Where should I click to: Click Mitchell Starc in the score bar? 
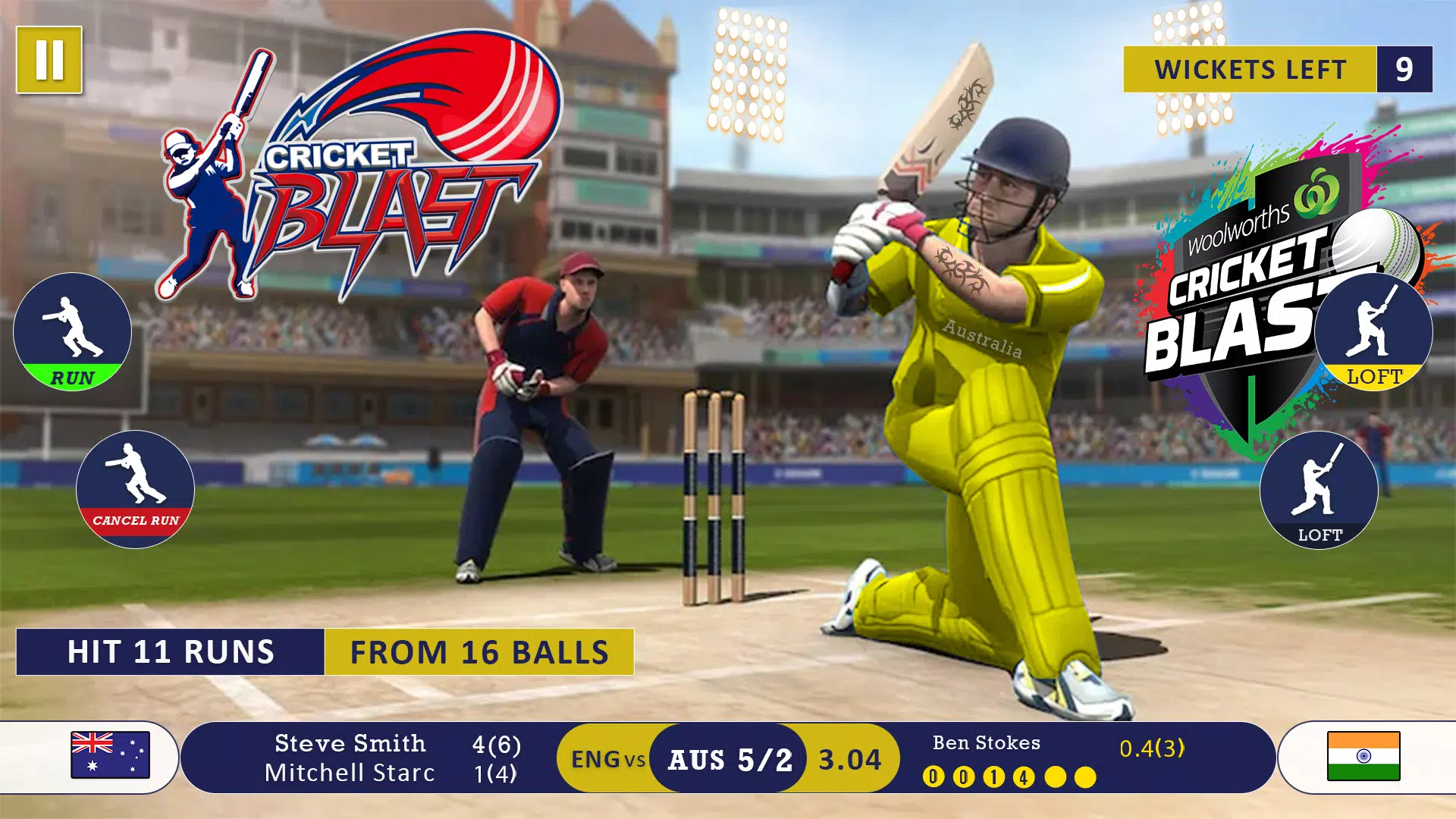point(349,773)
